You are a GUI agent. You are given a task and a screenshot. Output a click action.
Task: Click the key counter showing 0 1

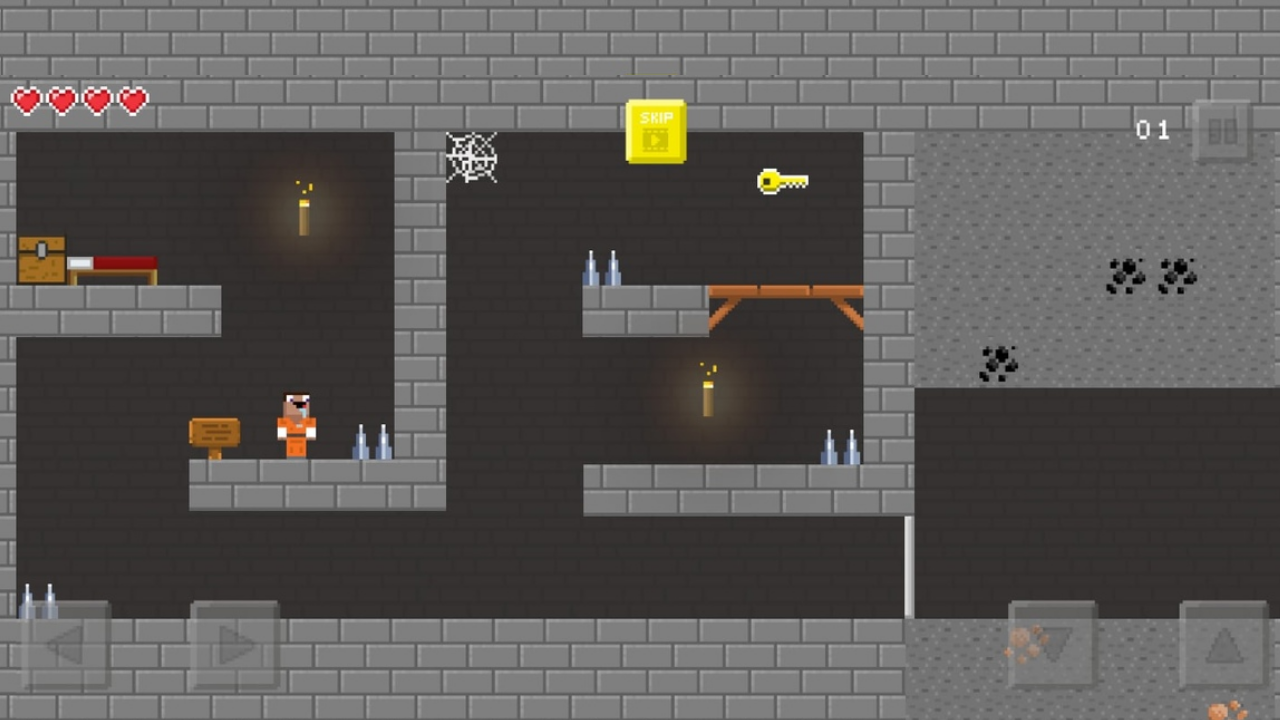(x=1152, y=130)
